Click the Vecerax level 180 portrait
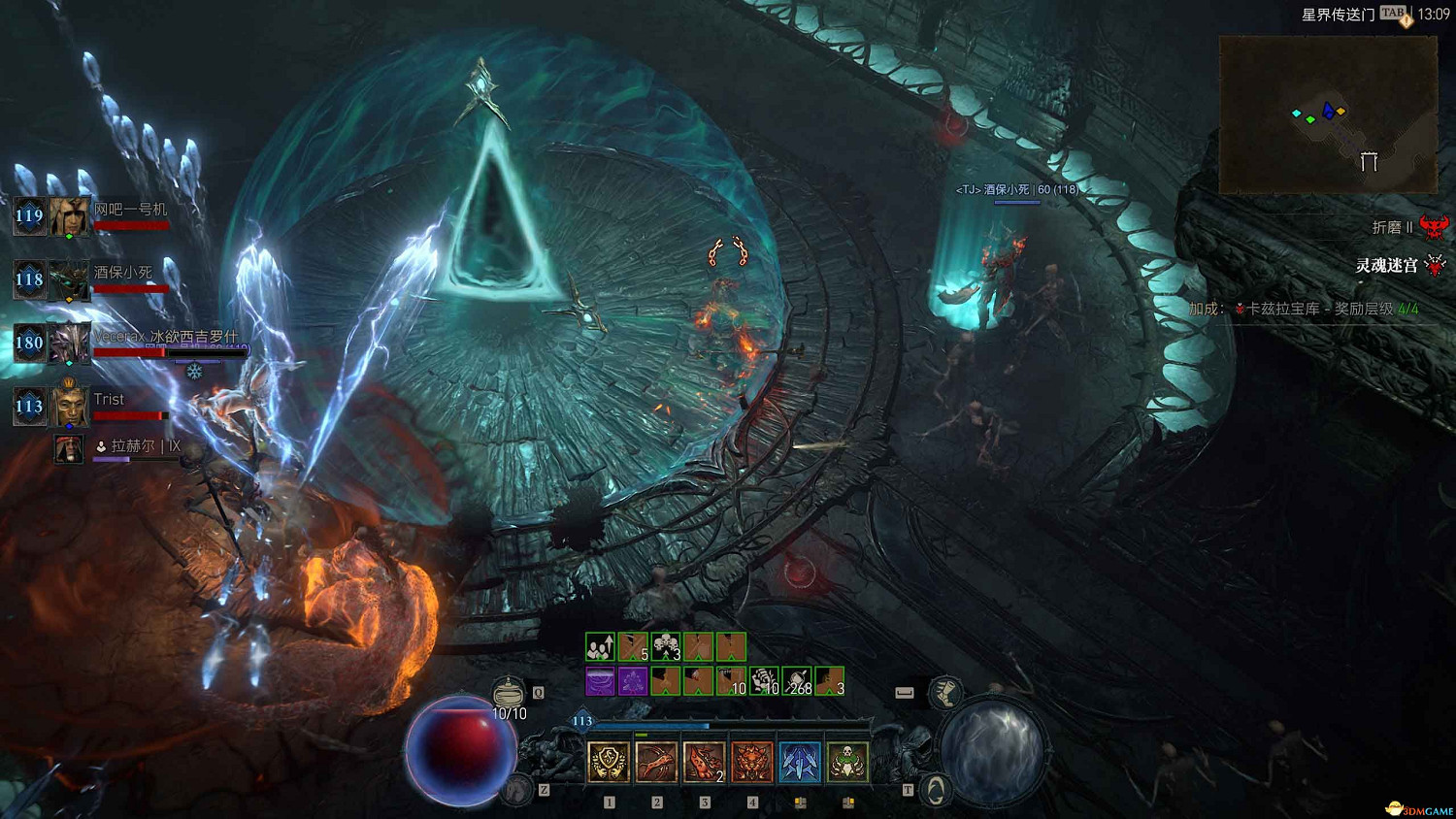The width and height of the screenshot is (1456, 819). tap(70, 344)
